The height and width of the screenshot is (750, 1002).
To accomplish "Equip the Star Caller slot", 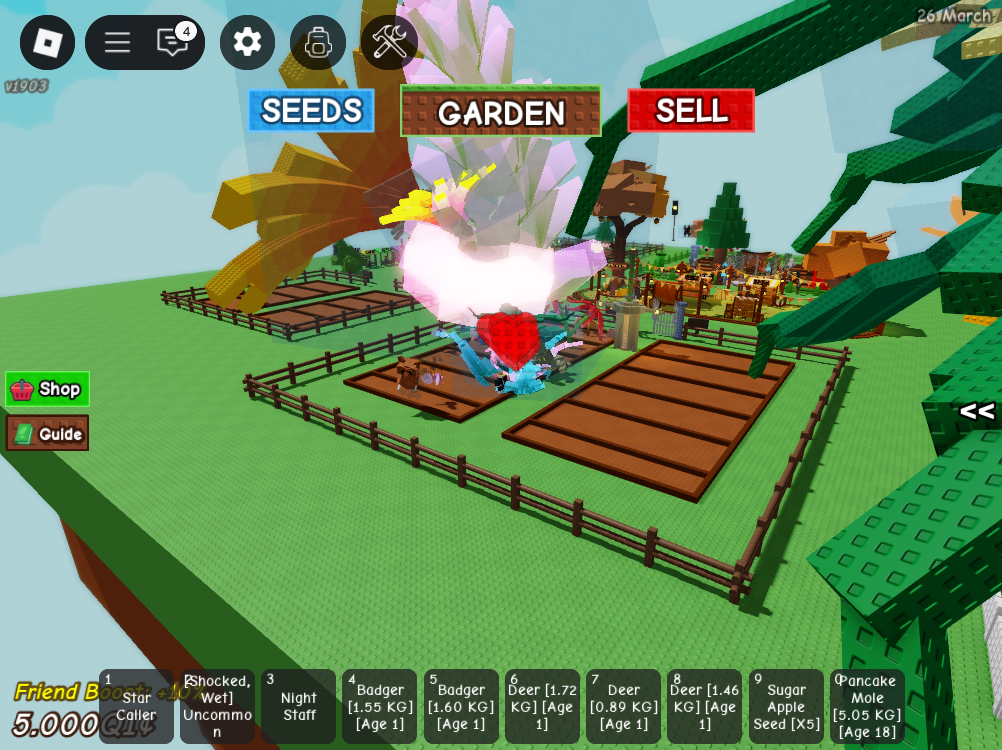I will click(x=136, y=707).
